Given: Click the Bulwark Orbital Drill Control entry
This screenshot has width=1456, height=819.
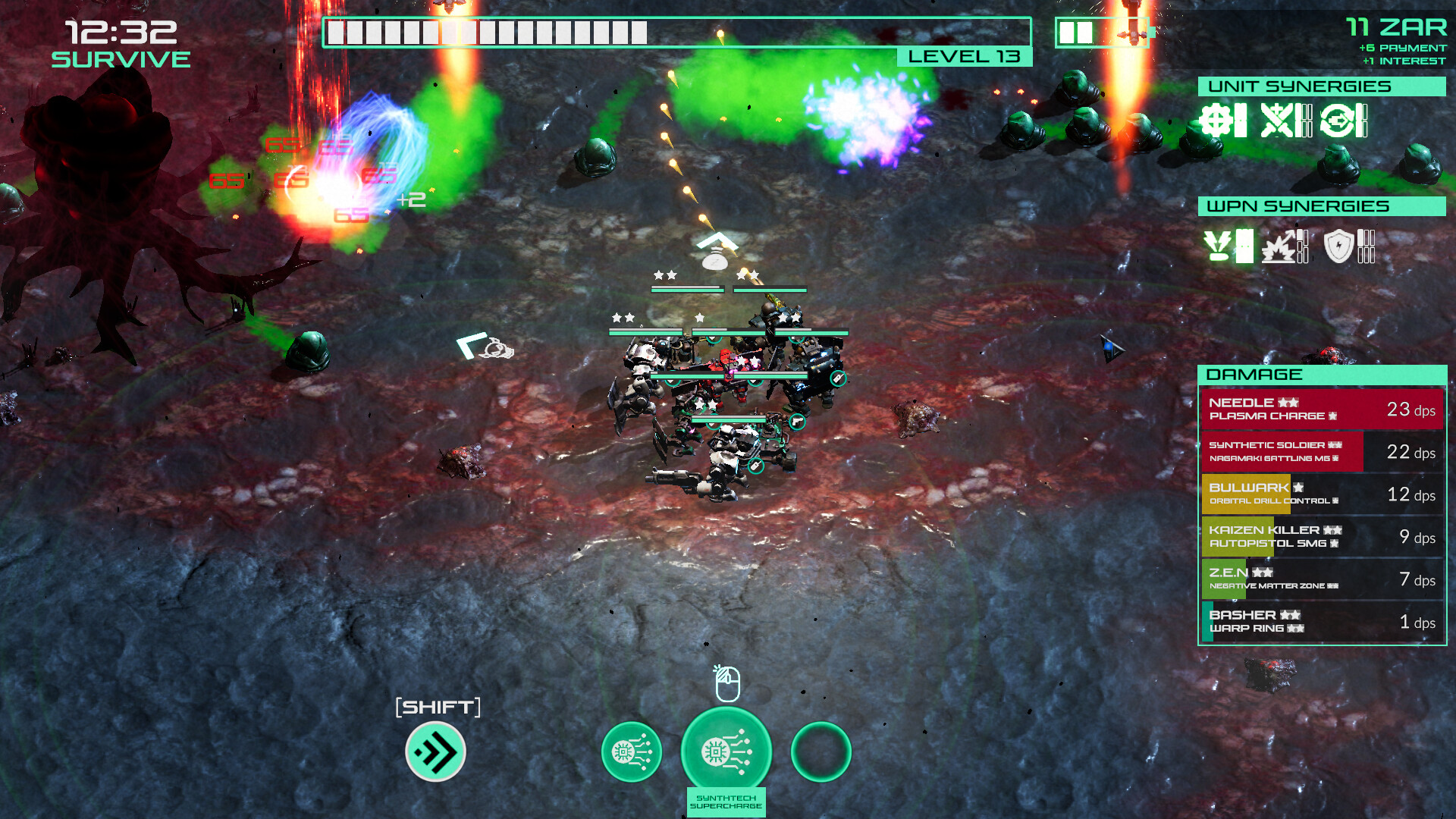Looking at the screenshot, I should (x=1322, y=494).
